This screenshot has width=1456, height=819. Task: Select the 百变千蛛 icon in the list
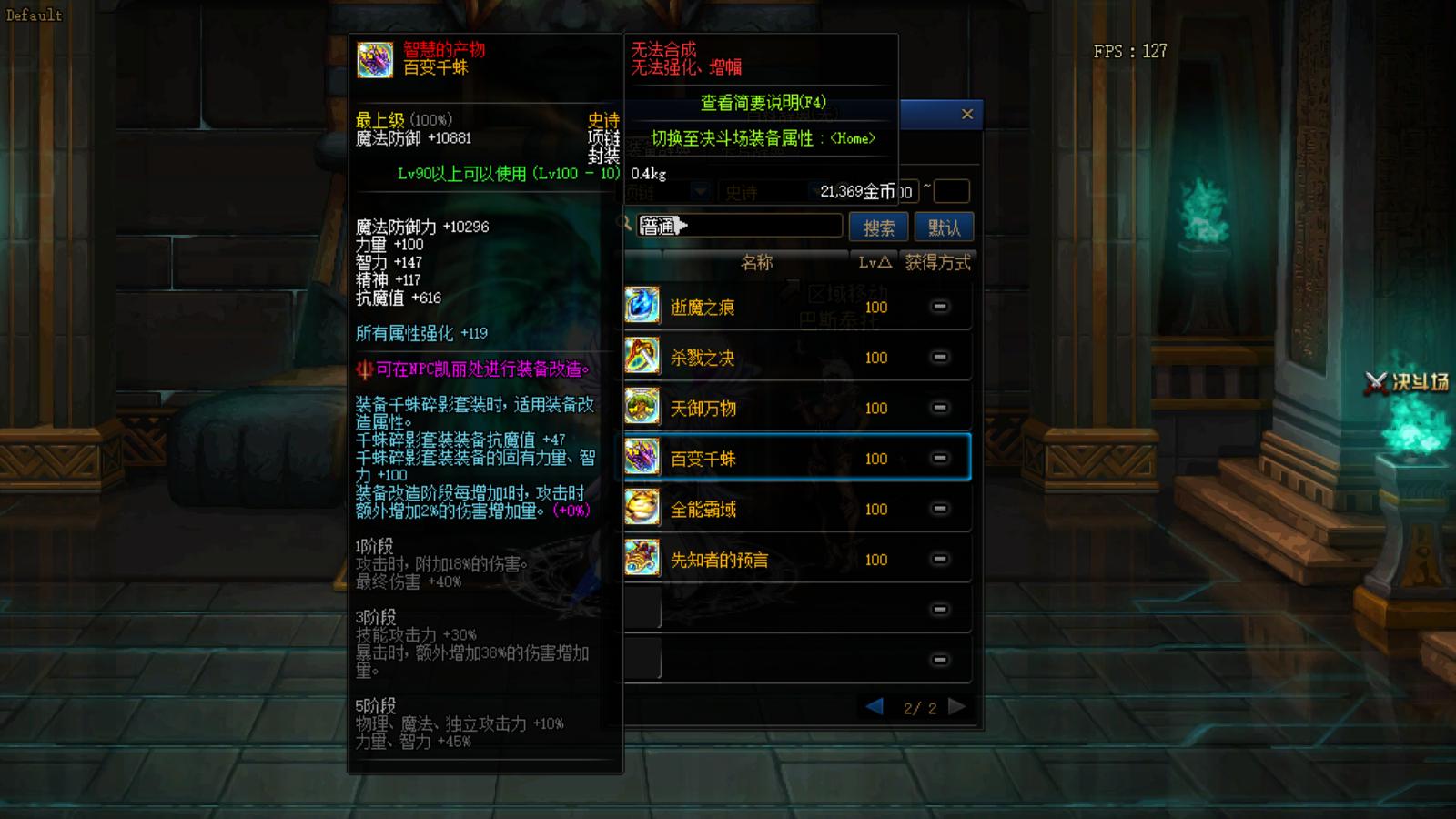642,459
